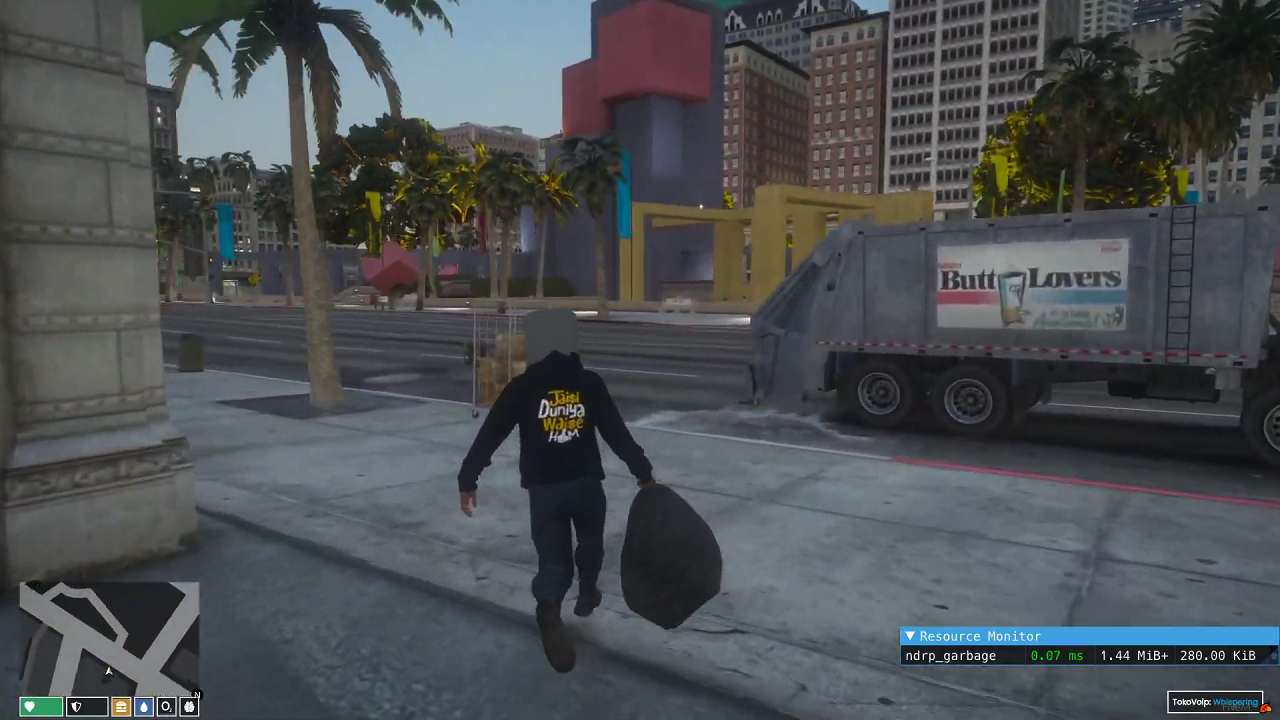1280x720 pixels.
Task: Click the flame icon beside TokoVoip indicator
Action: coord(1266,707)
